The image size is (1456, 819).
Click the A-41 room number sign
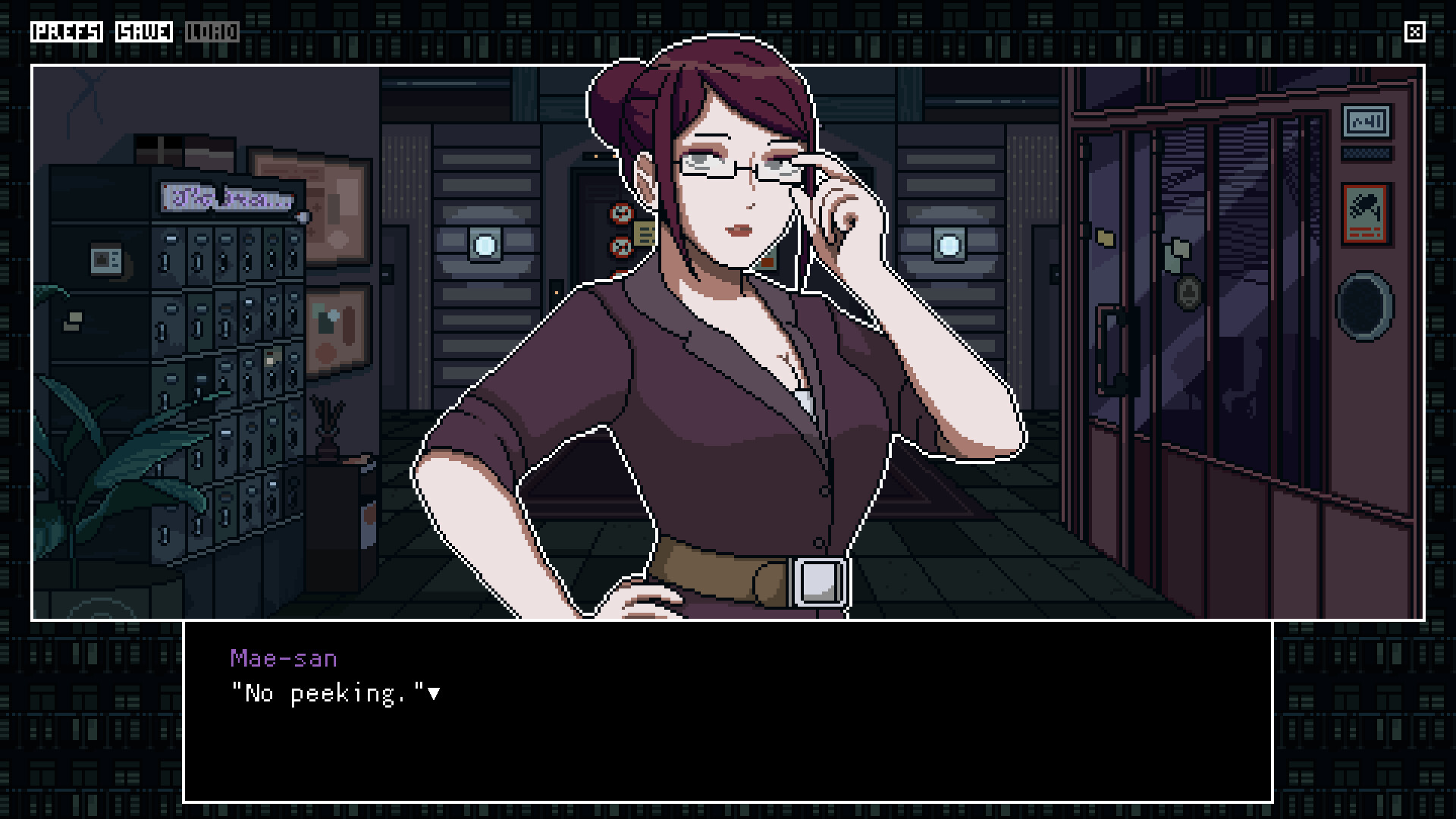coord(1367,121)
